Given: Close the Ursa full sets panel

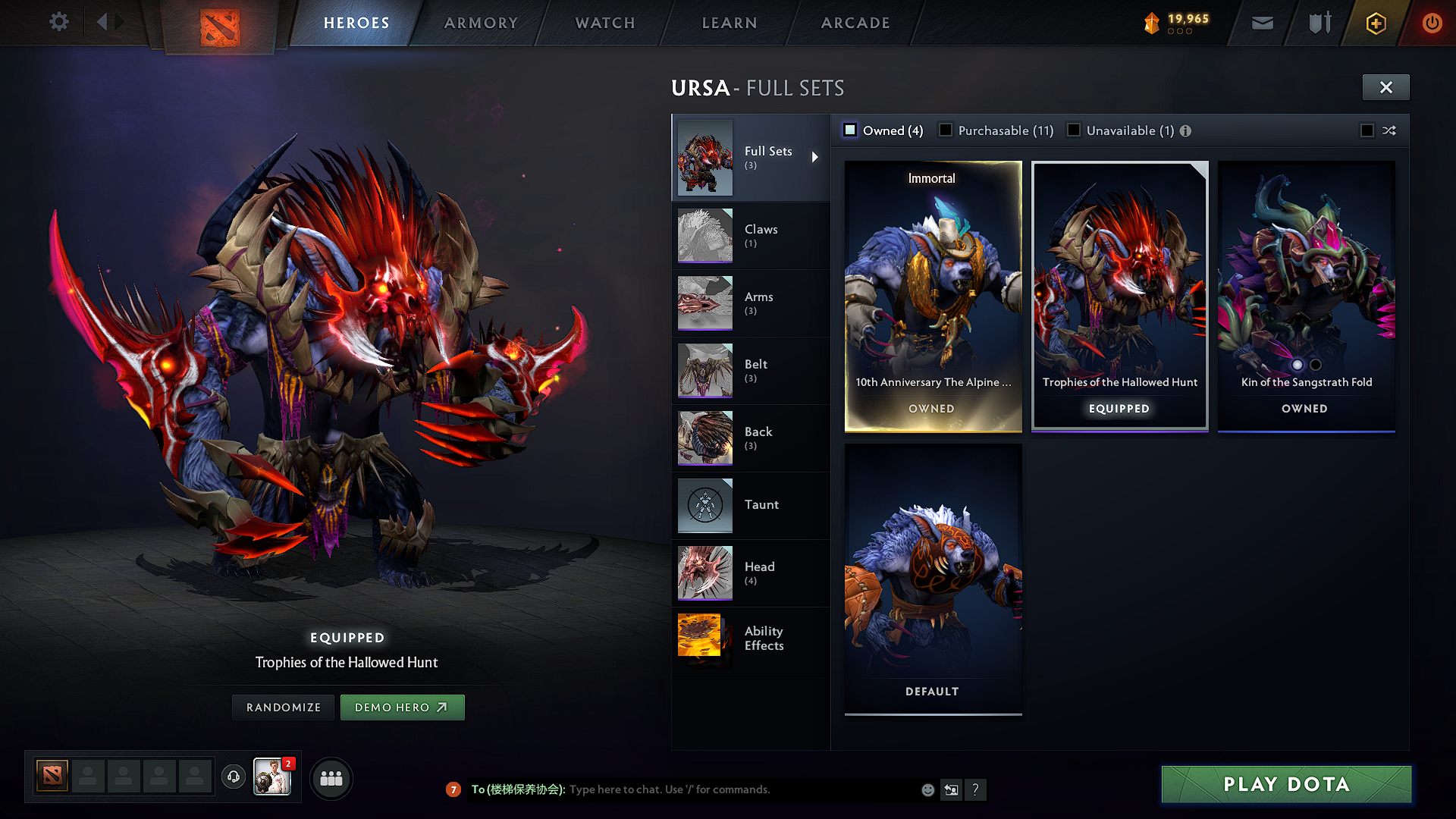Looking at the screenshot, I should click(x=1385, y=87).
